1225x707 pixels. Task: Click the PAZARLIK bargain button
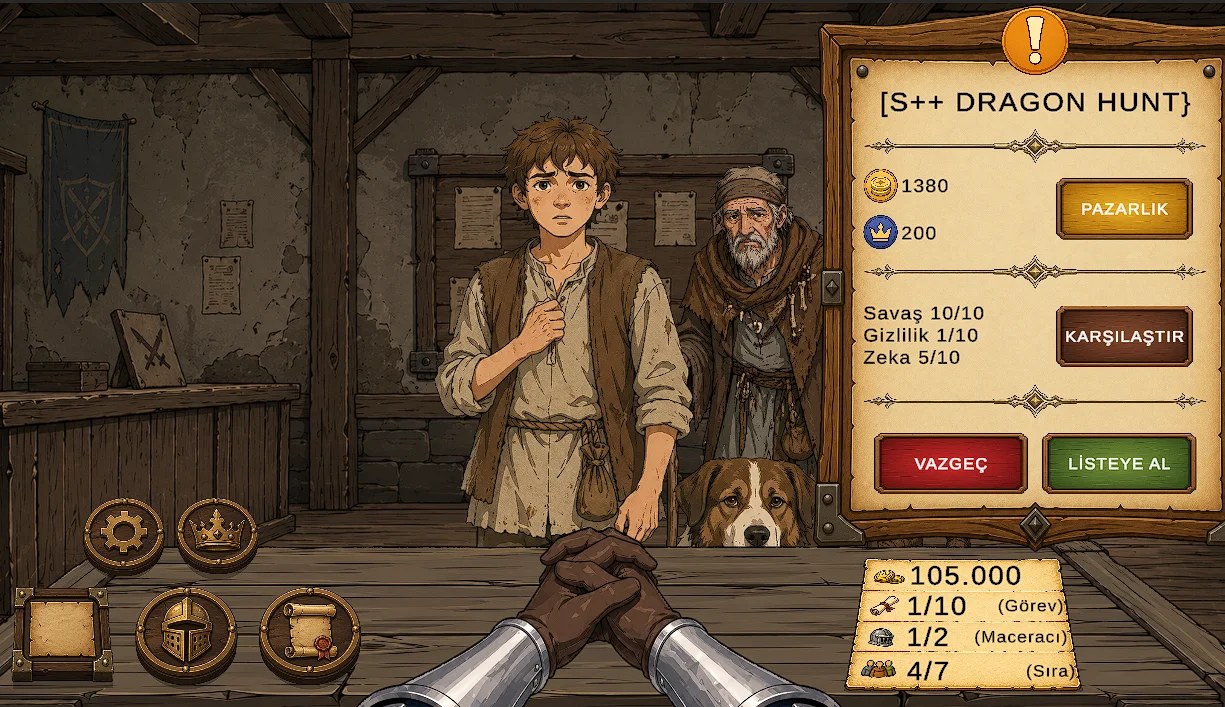1124,209
